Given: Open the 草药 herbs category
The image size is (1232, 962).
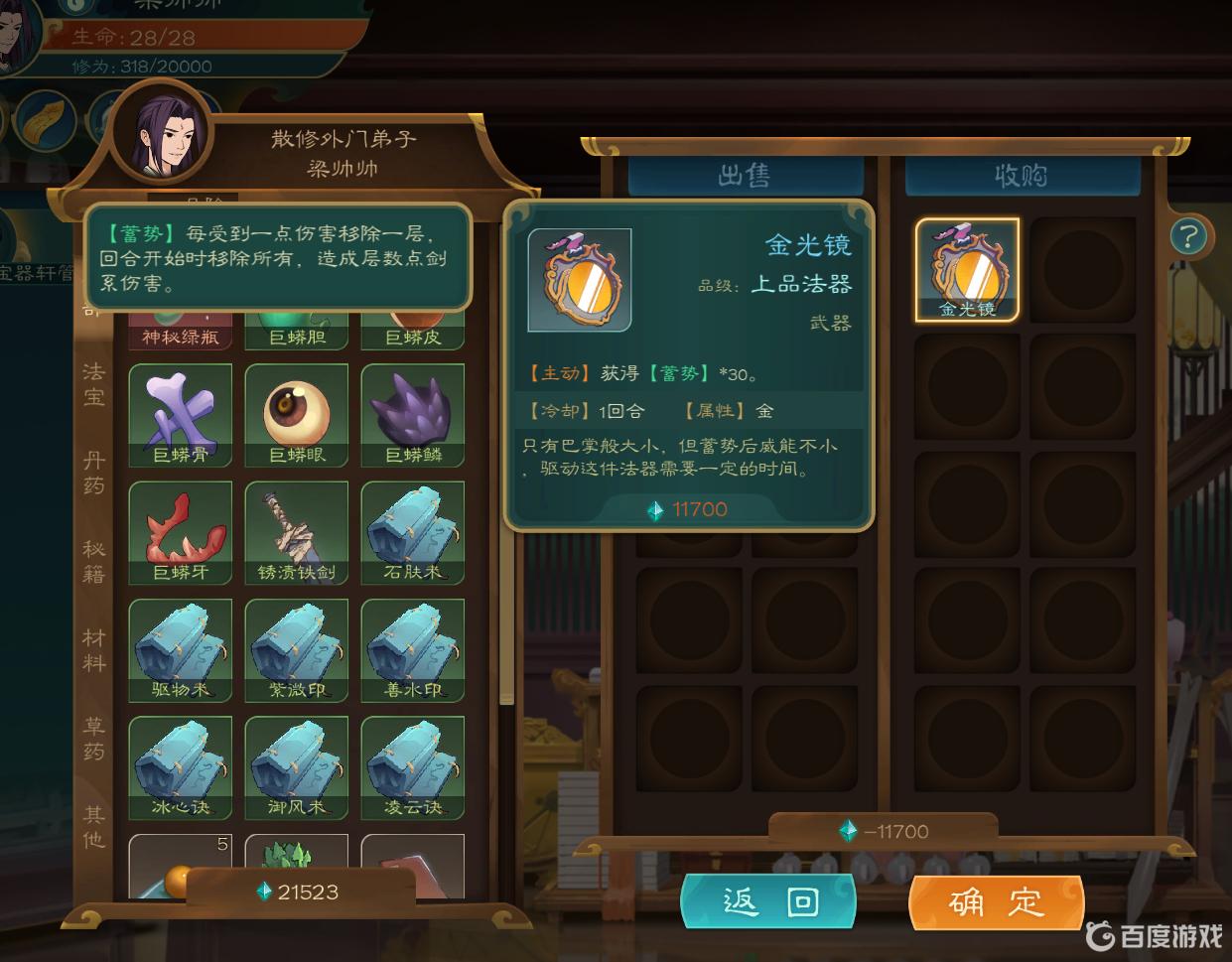Looking at the screenshot, I should tap(93, 739).
